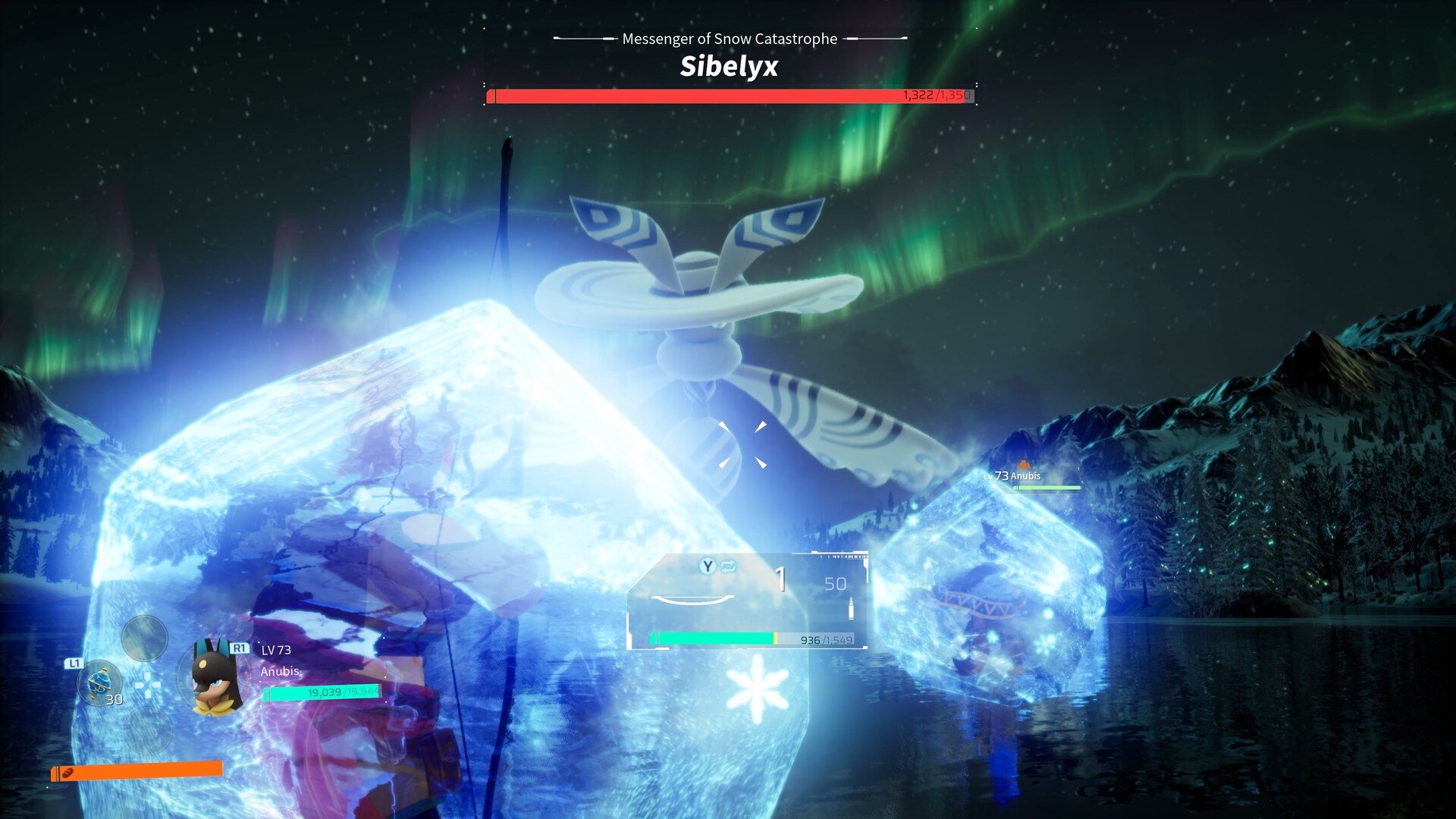Click the Anubis party portrait
1456x819 pixels.
215,677
